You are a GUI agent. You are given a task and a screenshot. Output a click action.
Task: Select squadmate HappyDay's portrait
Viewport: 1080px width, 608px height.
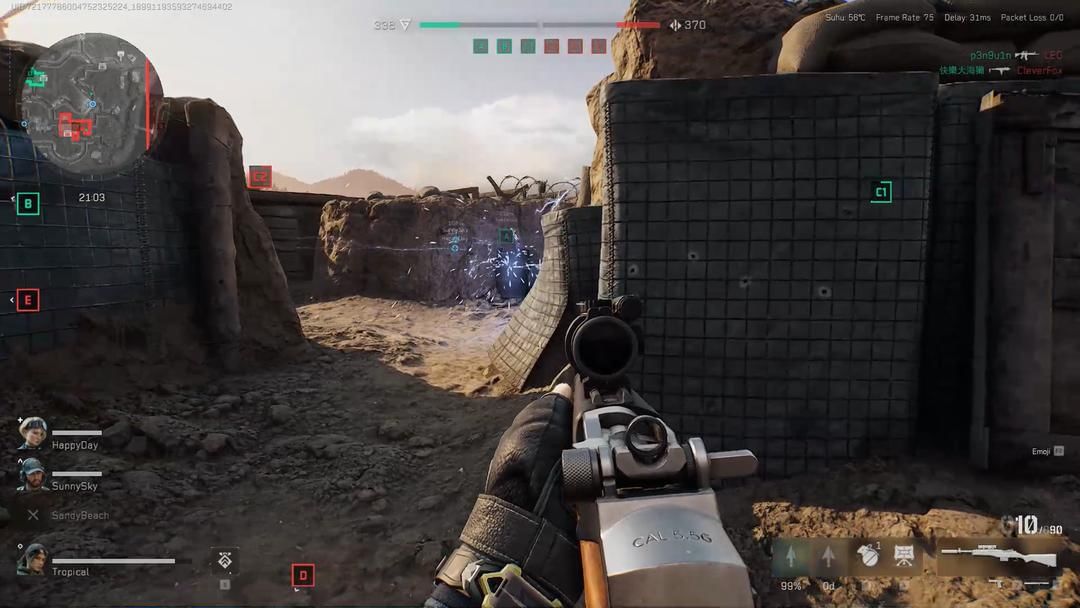tap(33, 433)
